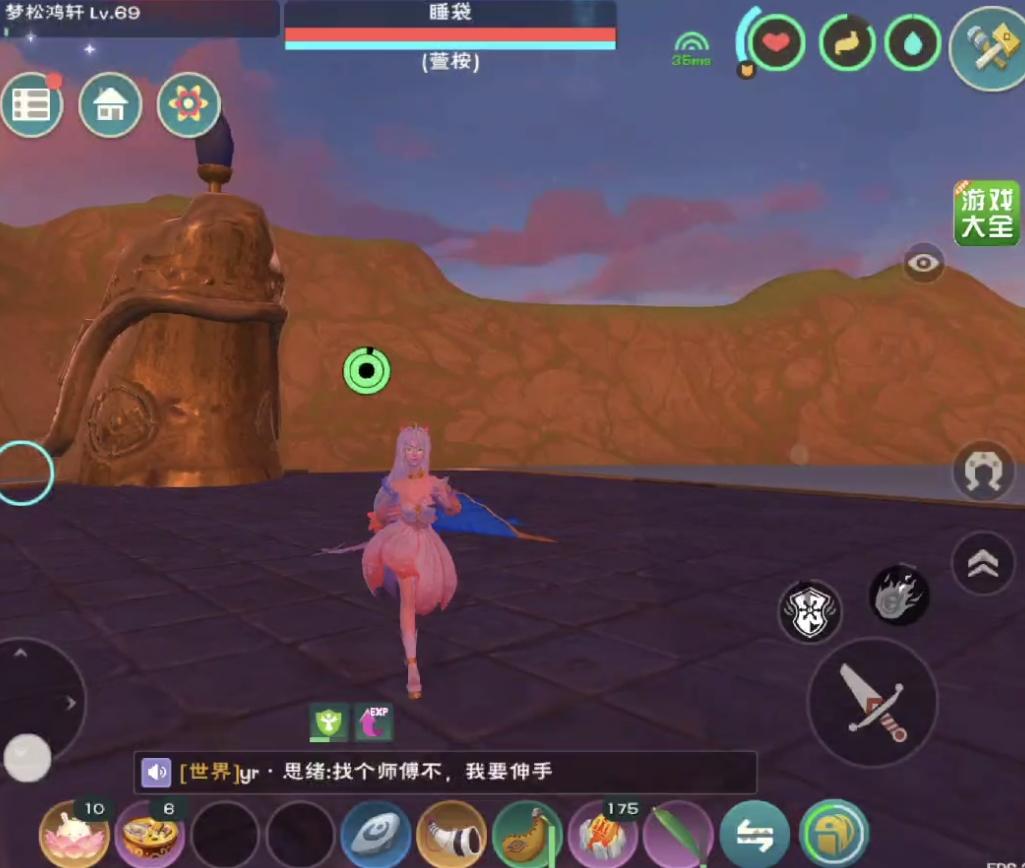Tap the house home button
The height and width of the screenshot is (868, 1025).
point(110,105)
